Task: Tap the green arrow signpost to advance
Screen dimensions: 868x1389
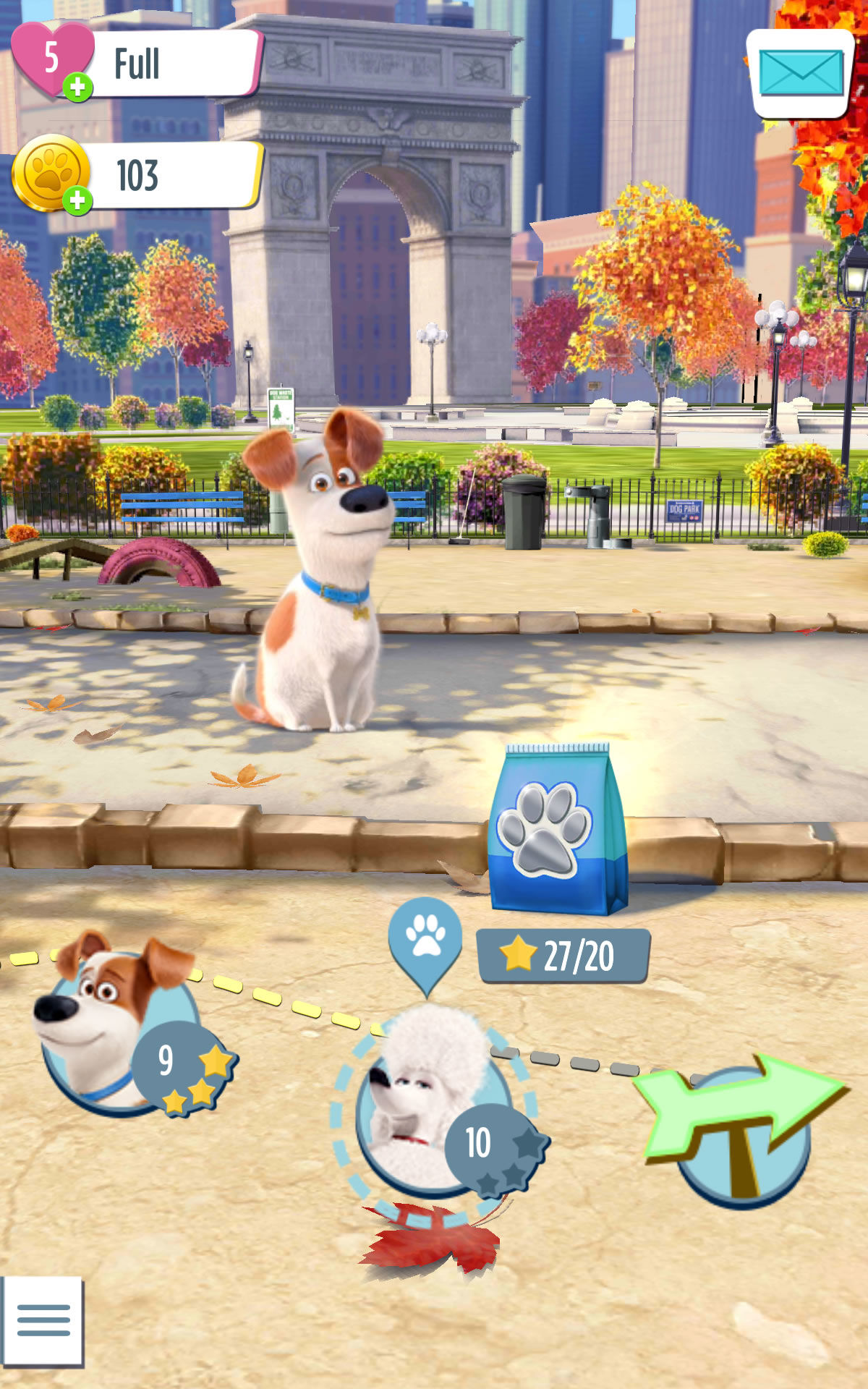Action: pos(741,1125)
